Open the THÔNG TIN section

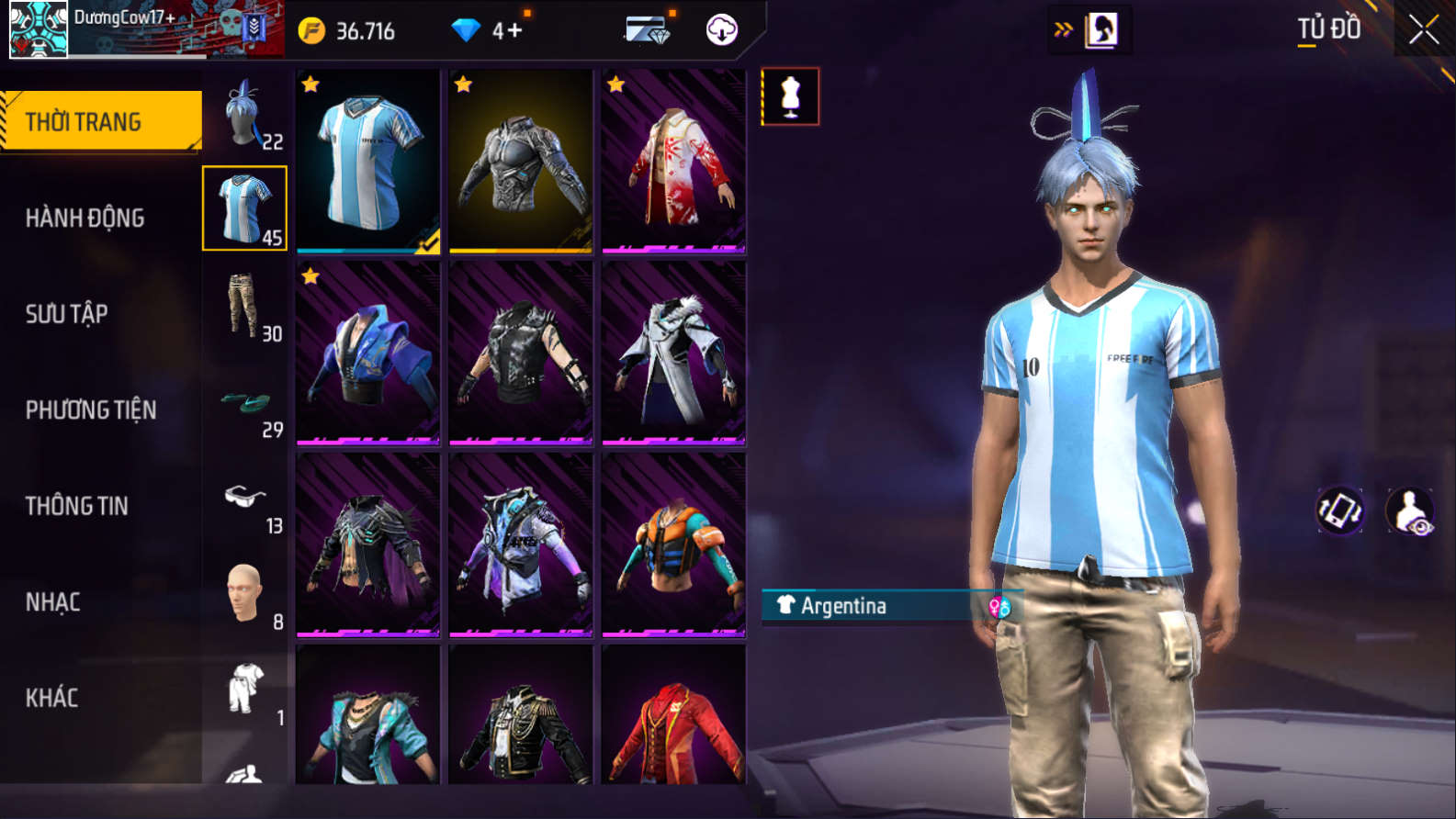(x=76, y=506)
